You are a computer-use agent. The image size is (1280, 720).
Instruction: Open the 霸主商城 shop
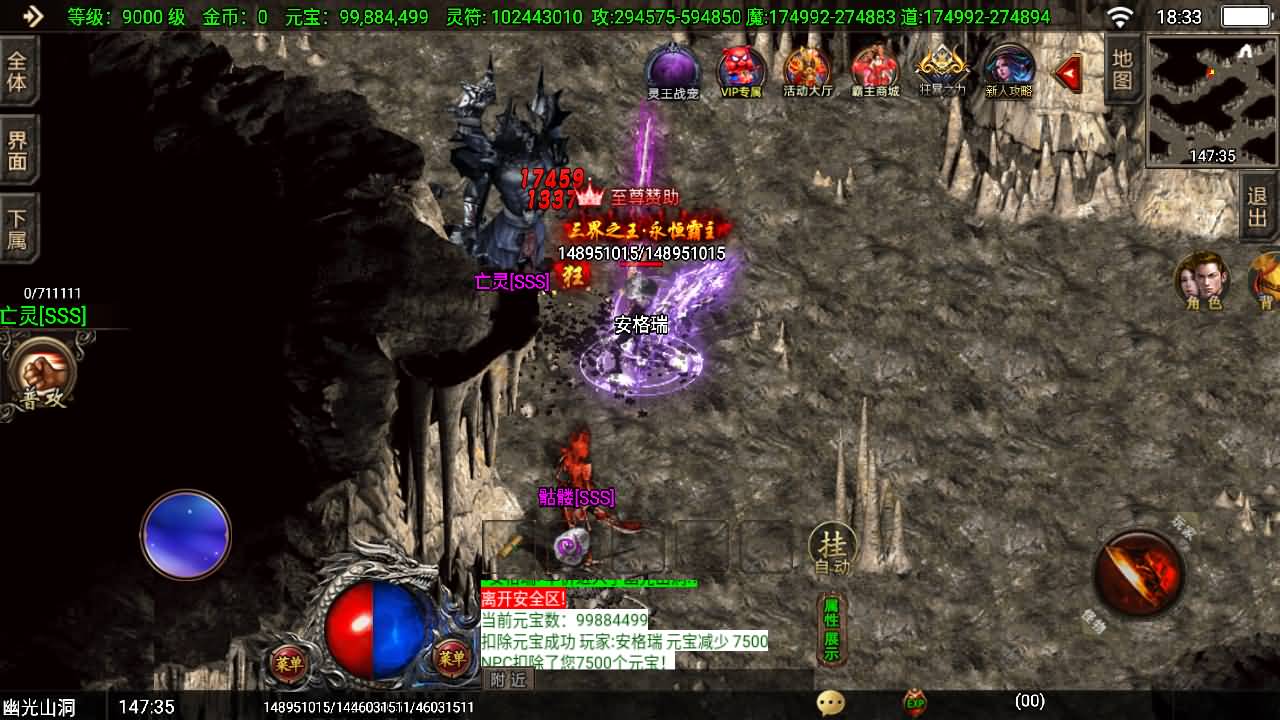tap(875, 71)
